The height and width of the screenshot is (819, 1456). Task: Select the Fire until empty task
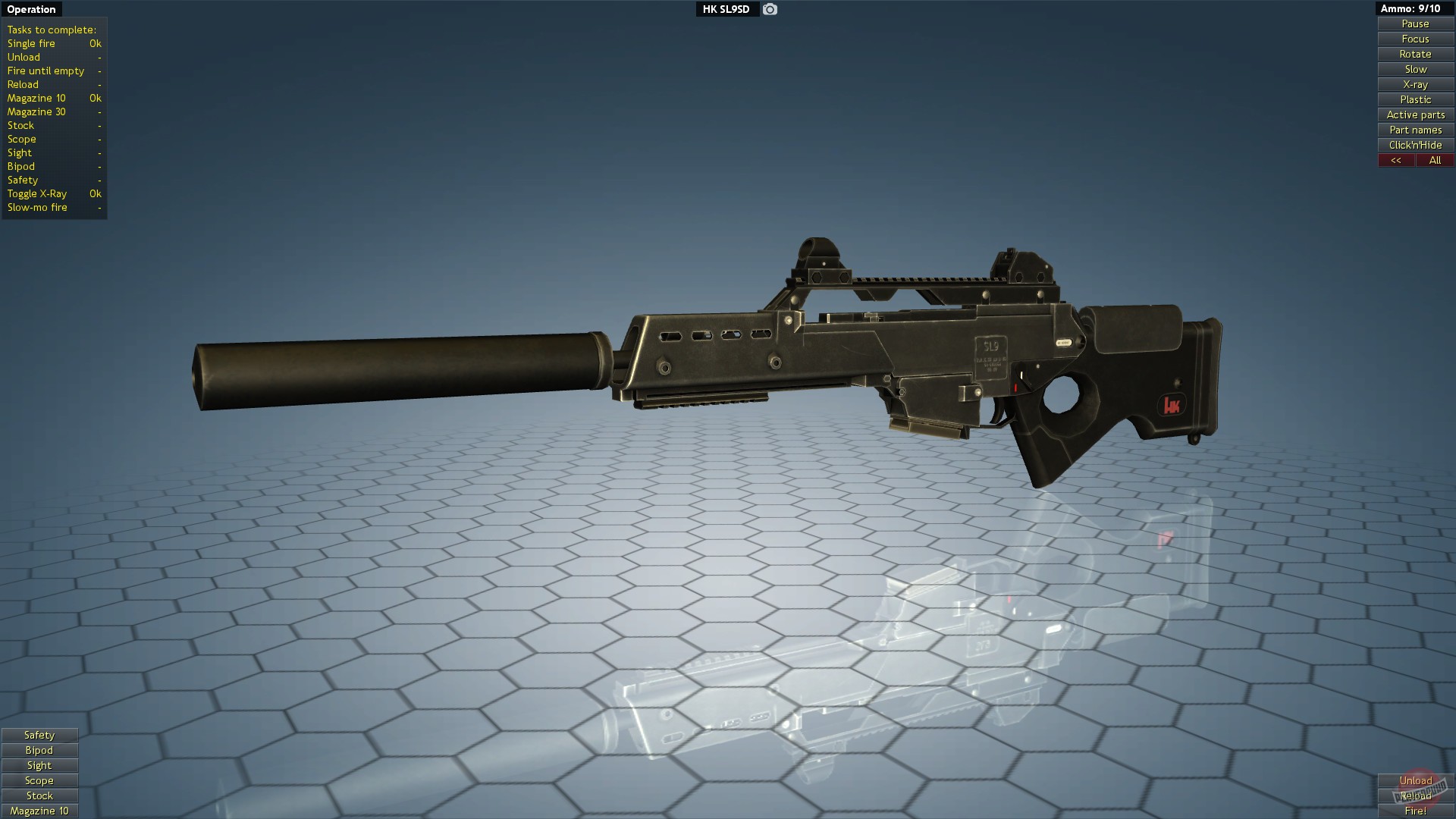click(x=45, y=71)
